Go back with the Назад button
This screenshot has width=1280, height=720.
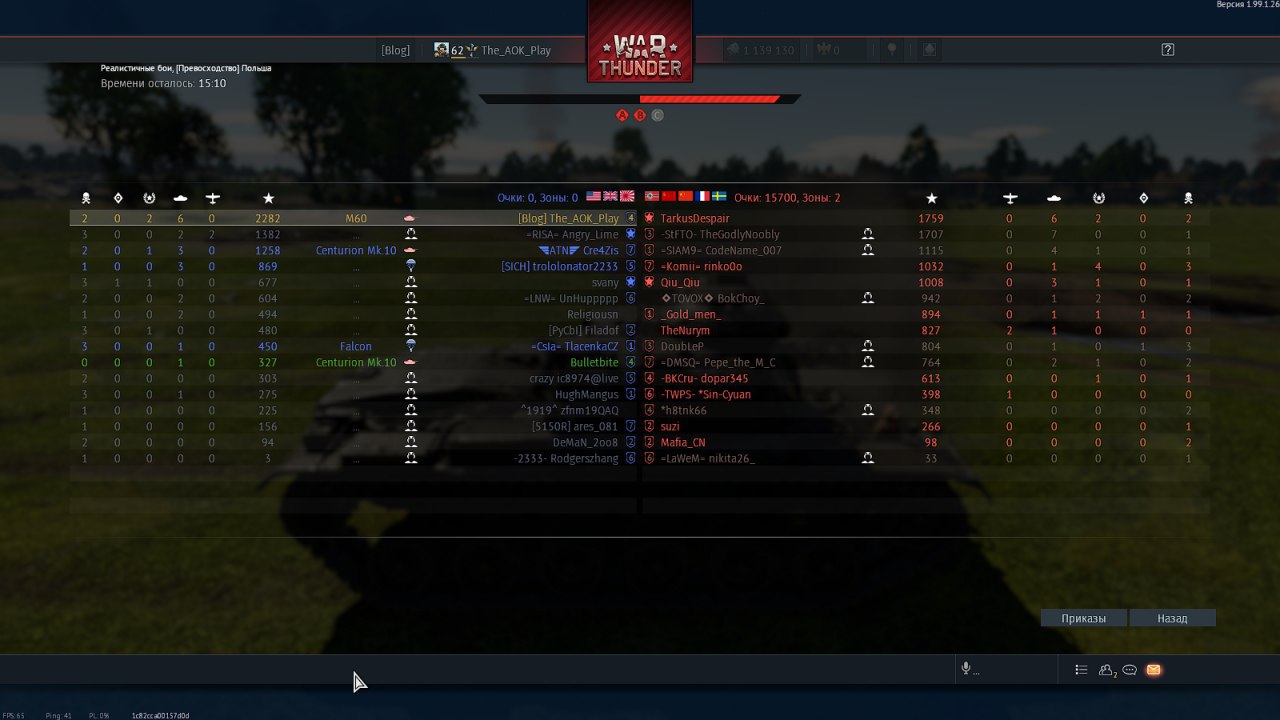(x=1172, y=618)
